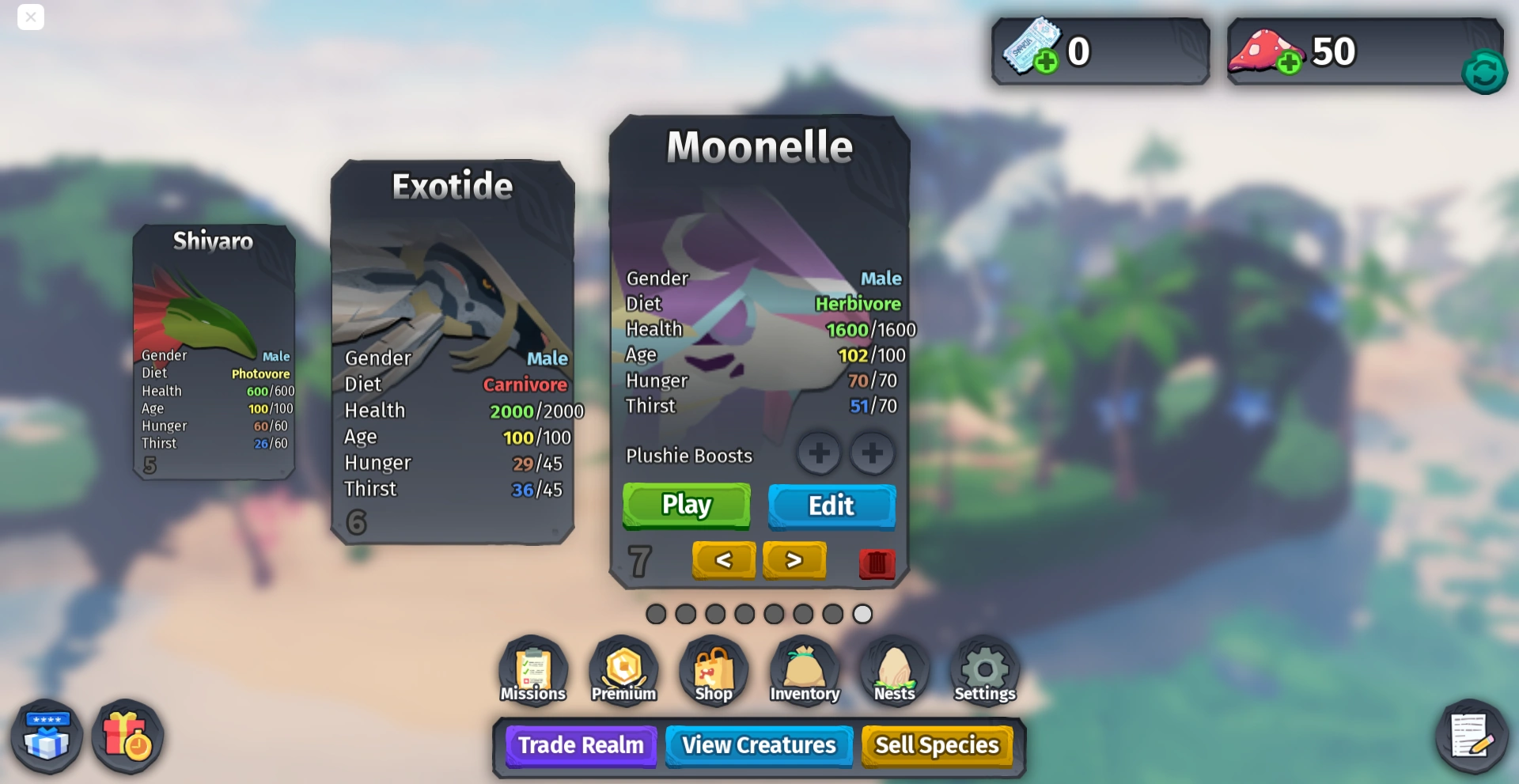Edit the Moonelle creature

831,506
